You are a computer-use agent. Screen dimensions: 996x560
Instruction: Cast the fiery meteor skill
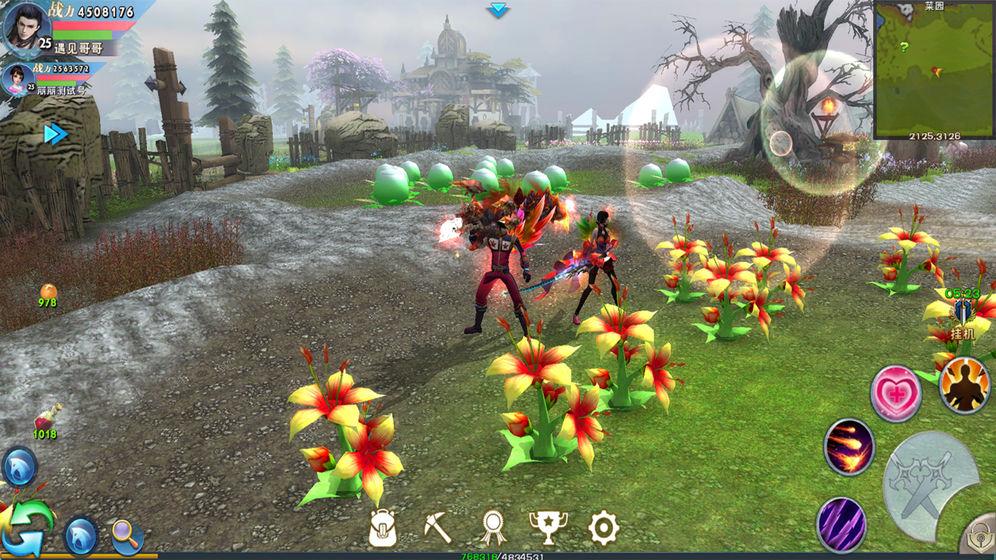pos(849,446)
